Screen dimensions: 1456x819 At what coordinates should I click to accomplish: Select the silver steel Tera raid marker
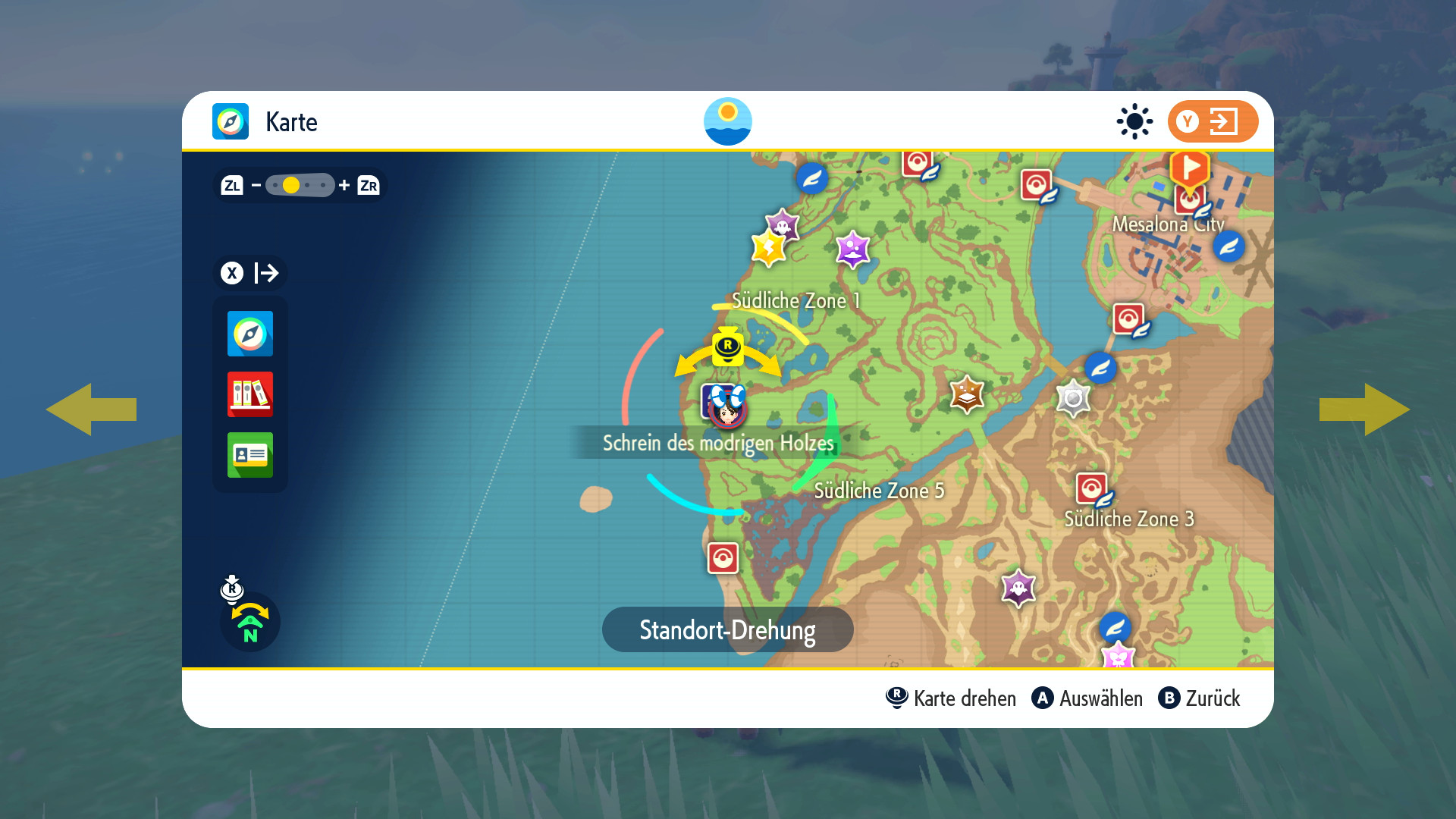(1073, 398)
